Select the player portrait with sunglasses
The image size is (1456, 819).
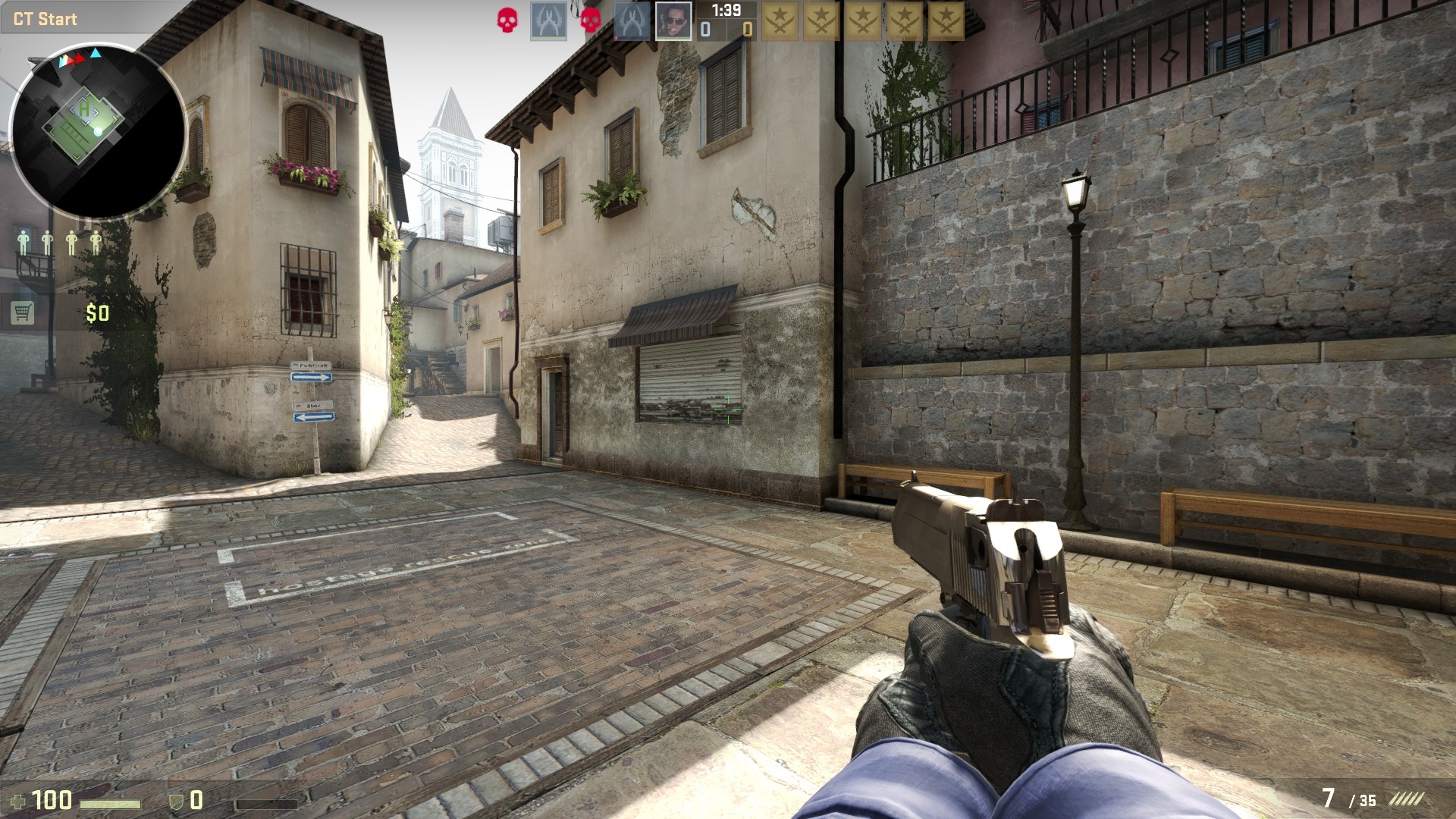pyautogui.click(x=674, y=19)
